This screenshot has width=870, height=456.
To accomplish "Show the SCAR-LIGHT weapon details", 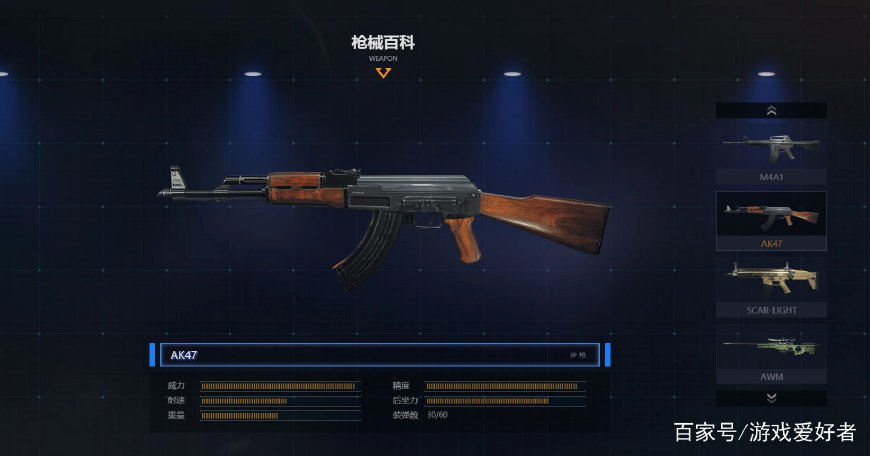I will click(x=771, y=285).
